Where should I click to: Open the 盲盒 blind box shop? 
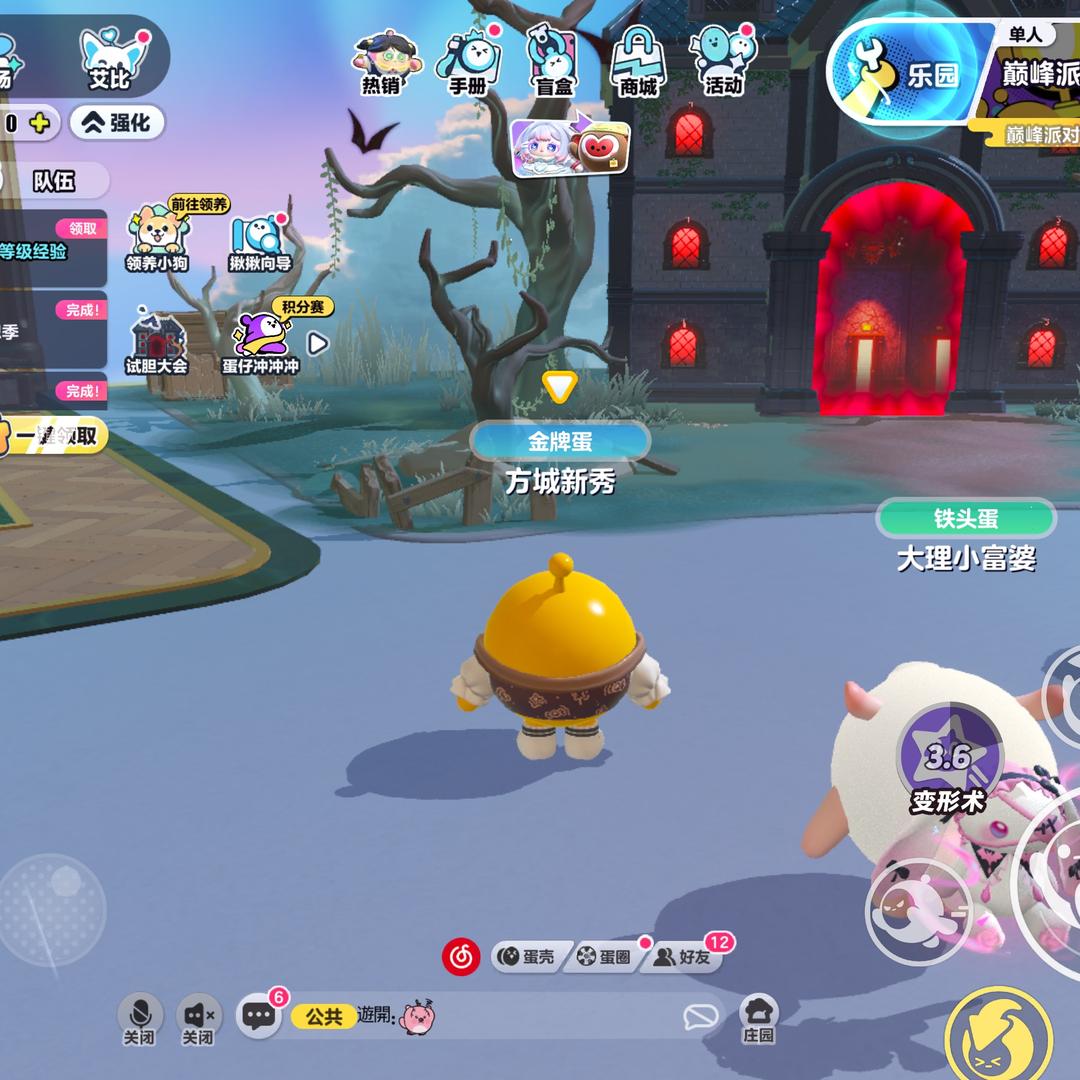pyautogui.click(x=553, y=62)
